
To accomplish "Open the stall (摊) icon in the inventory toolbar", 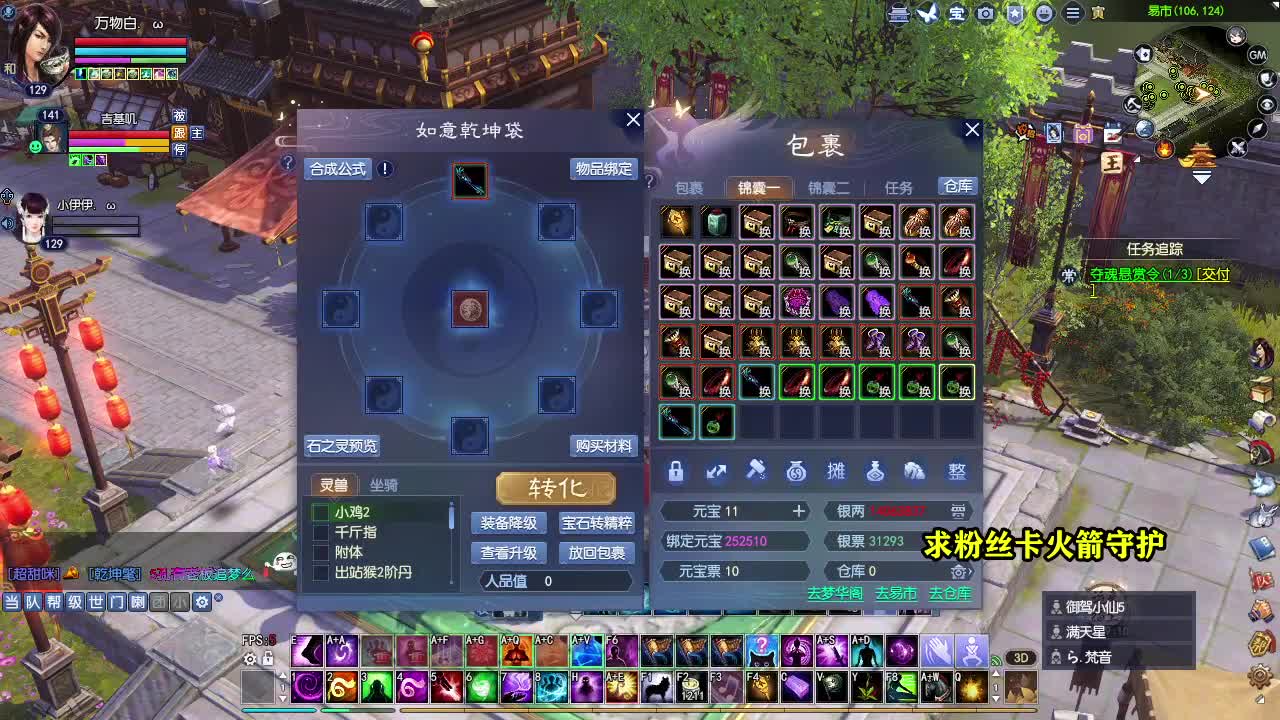I will point(837,472).
